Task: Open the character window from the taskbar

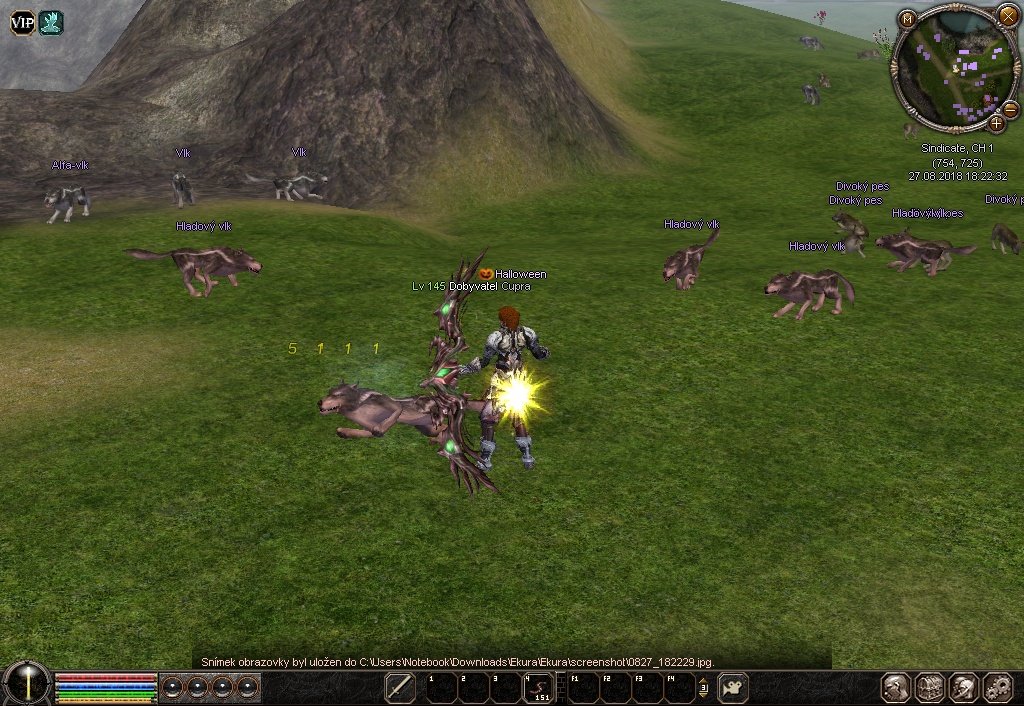Action: coord(895,687)
